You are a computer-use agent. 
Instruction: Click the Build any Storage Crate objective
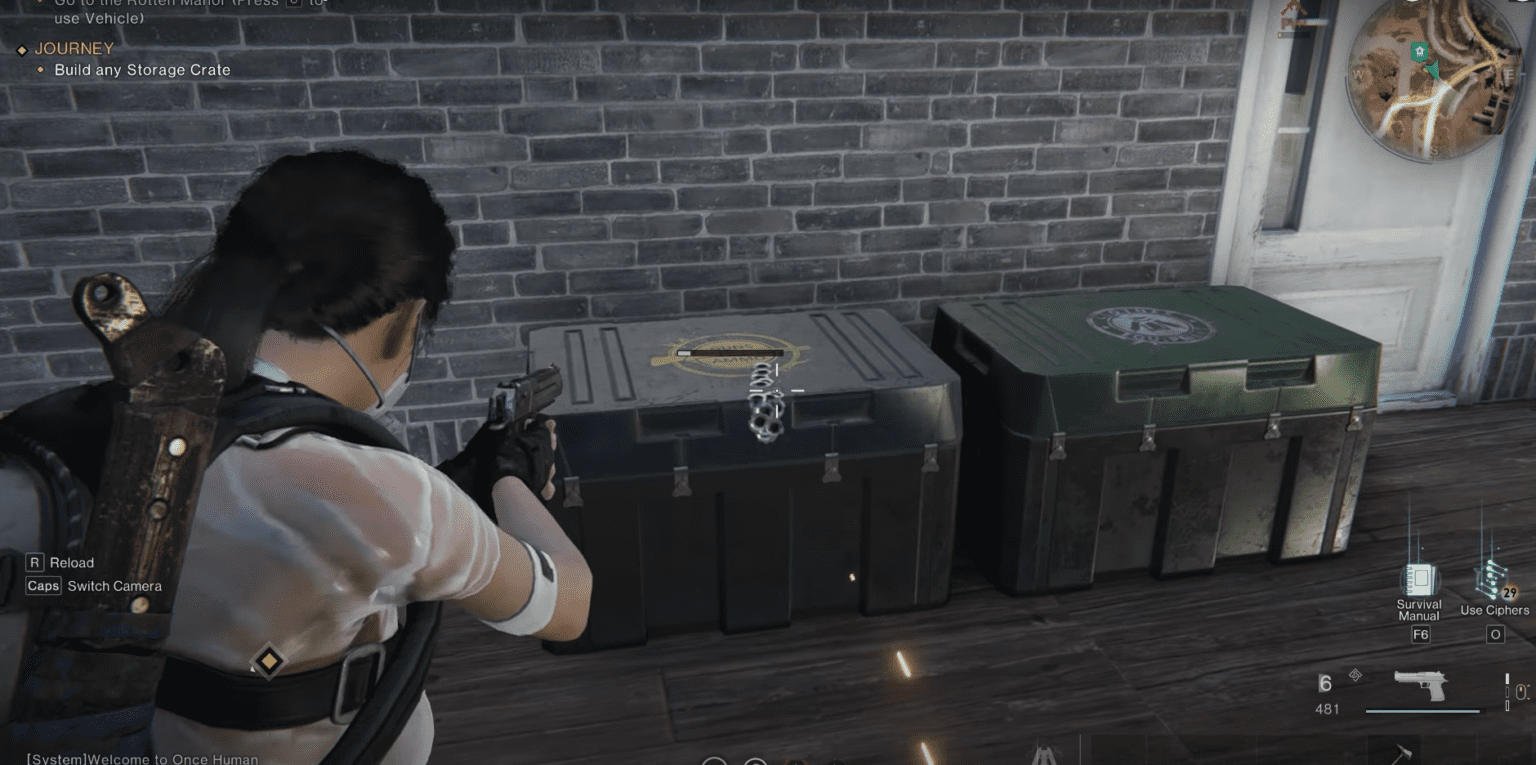click(x=143, y=70)
